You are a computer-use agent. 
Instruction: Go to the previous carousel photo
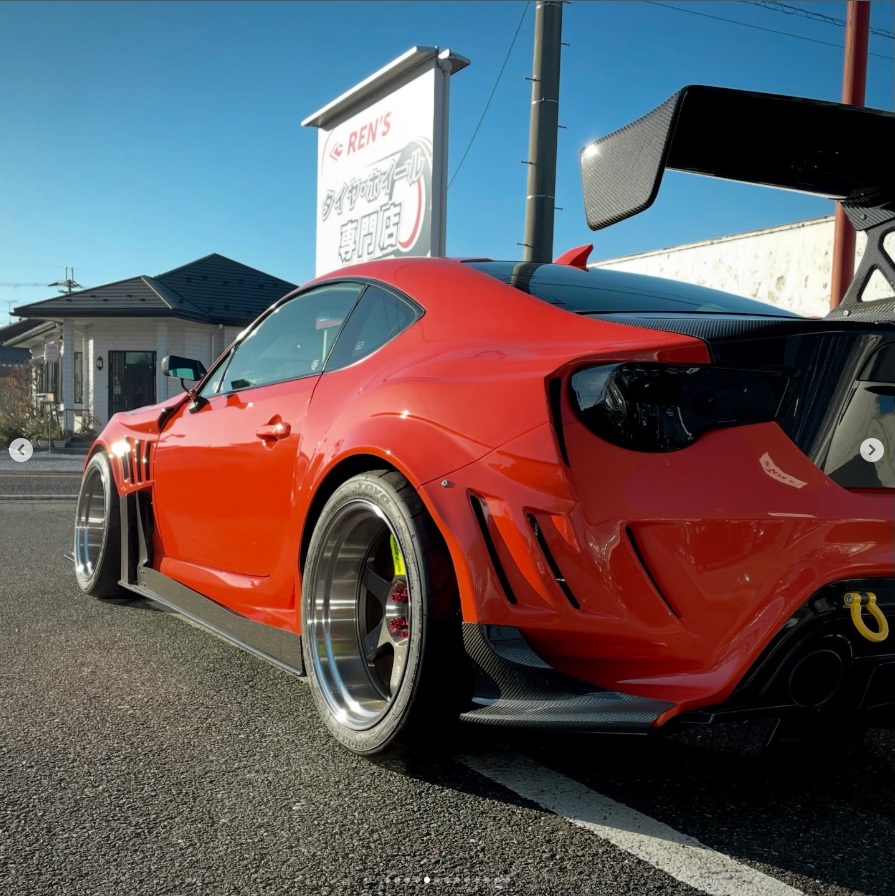pos(21,450)
